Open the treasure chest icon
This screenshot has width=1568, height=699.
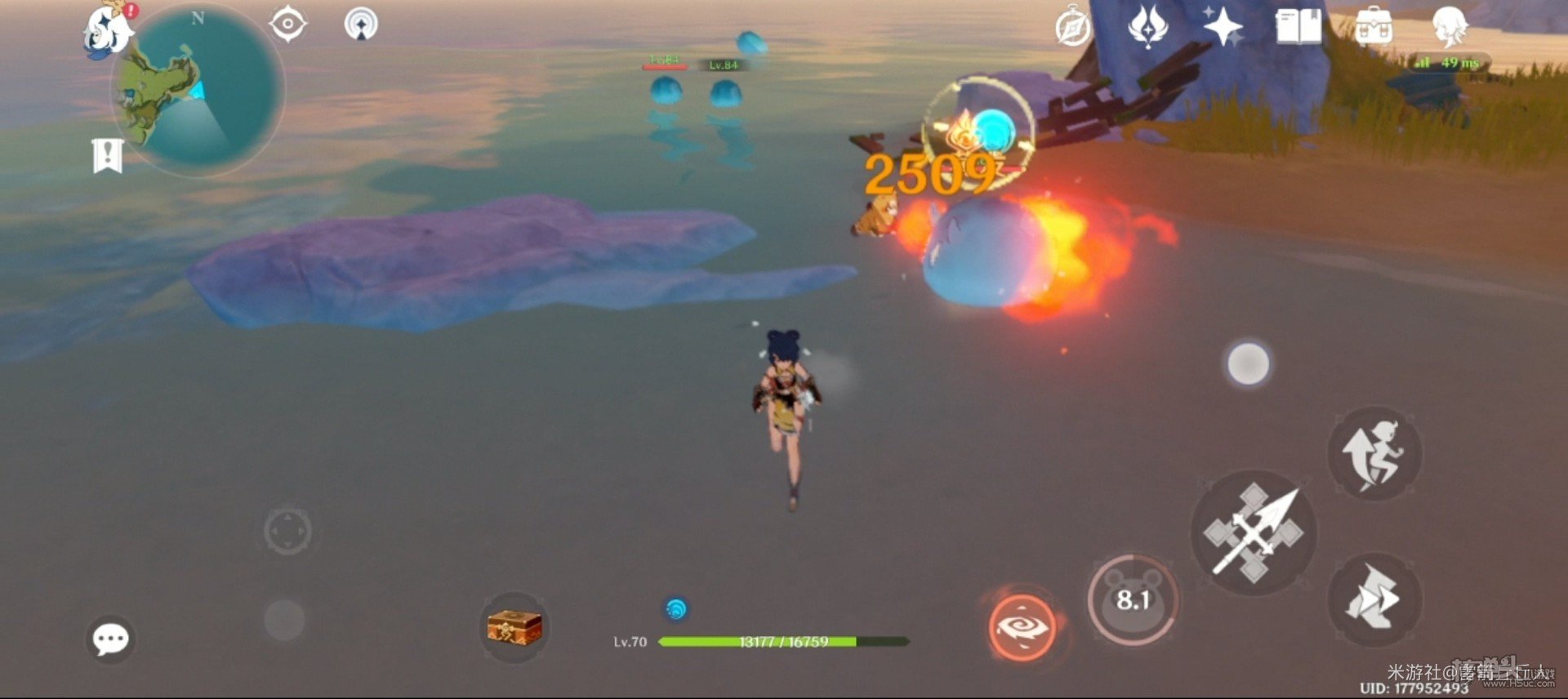[514, 627]
